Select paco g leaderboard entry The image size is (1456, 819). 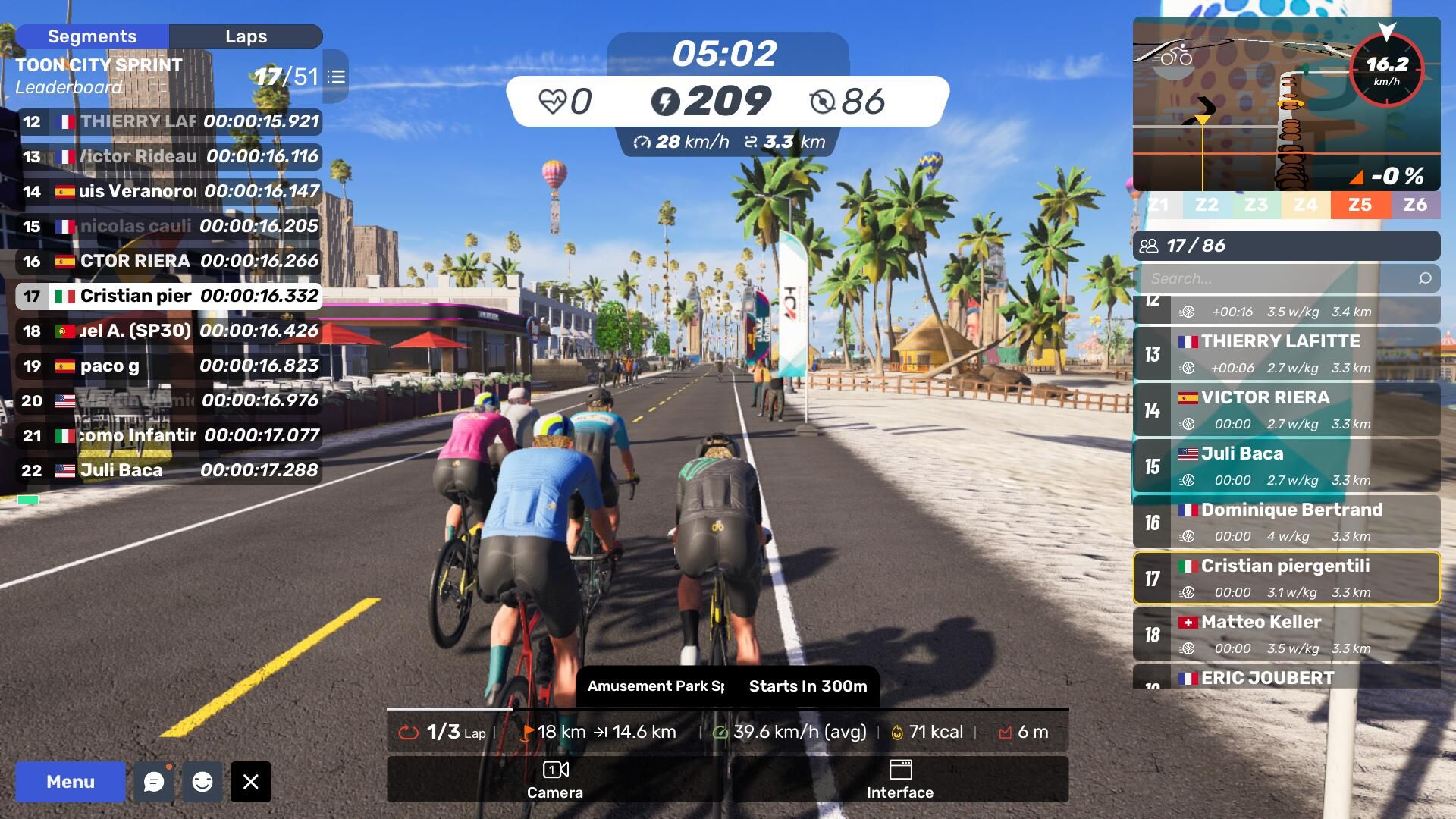pyautogui.click(x=168, y=366)
